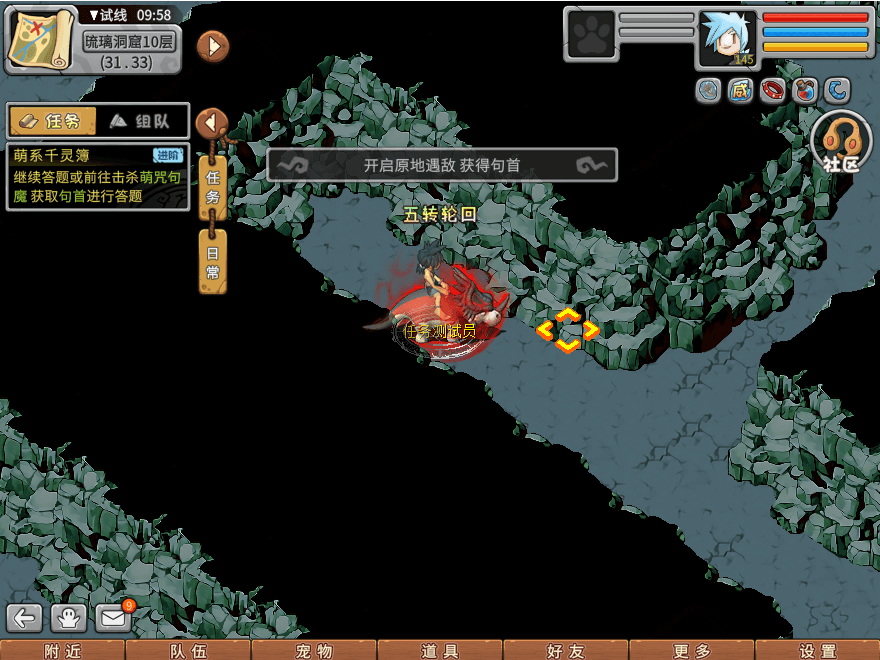Click the 威 buff icon

[740, 91]
